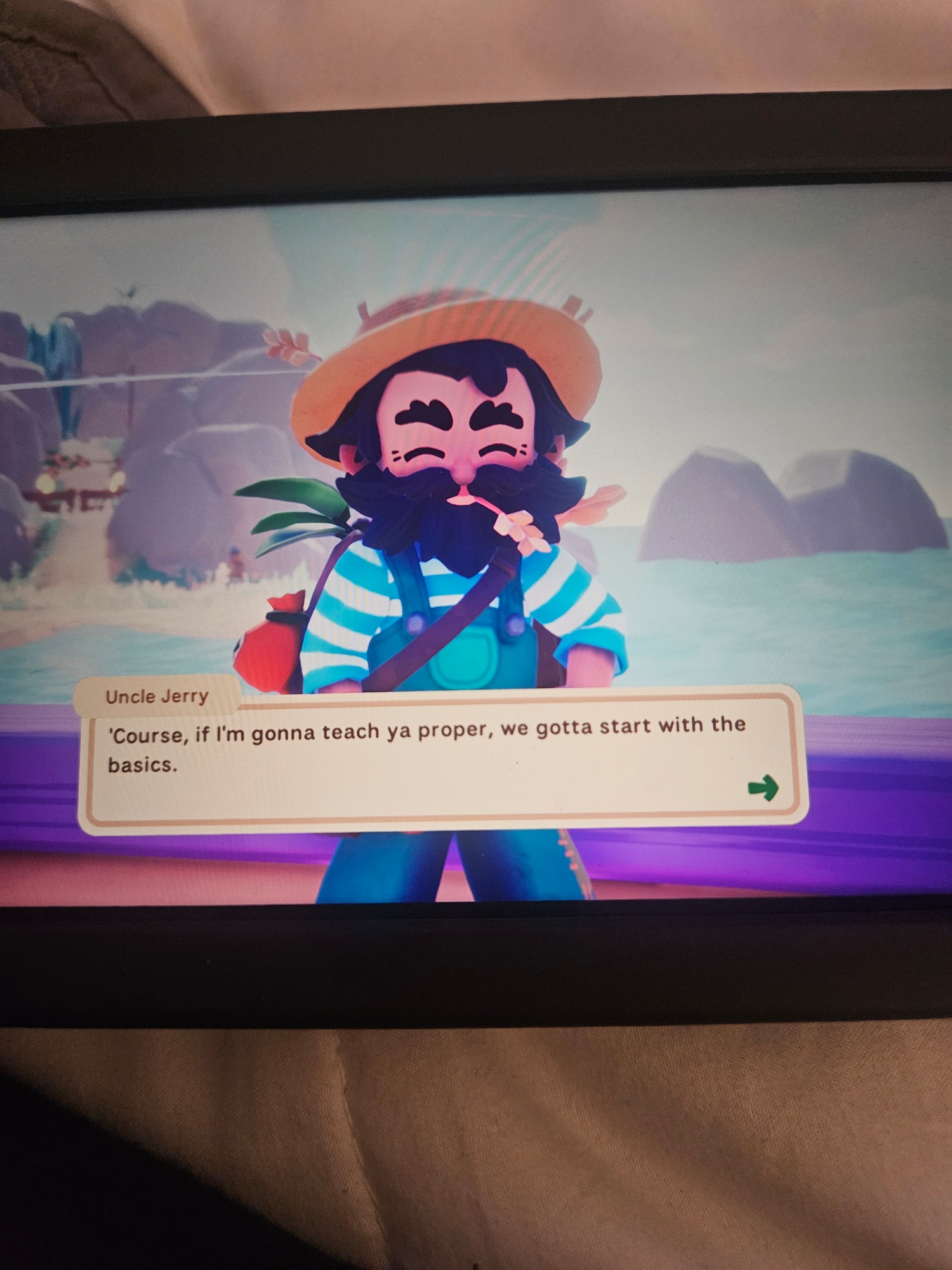Advance dialogue with the green arrow
This screenshot has width=952, height=1270.
tap(763, 788)
